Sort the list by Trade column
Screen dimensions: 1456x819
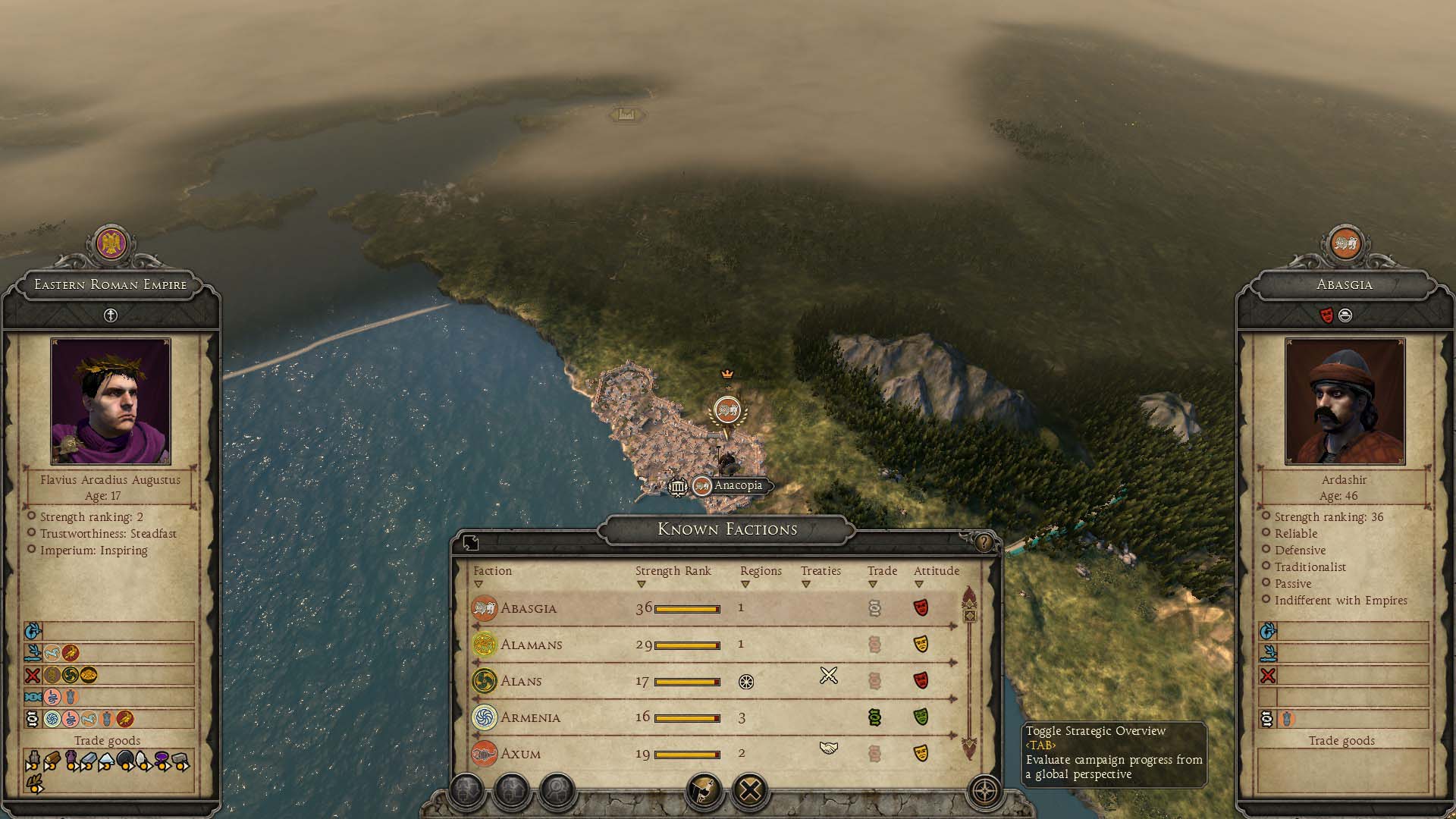tap(882, 571)
